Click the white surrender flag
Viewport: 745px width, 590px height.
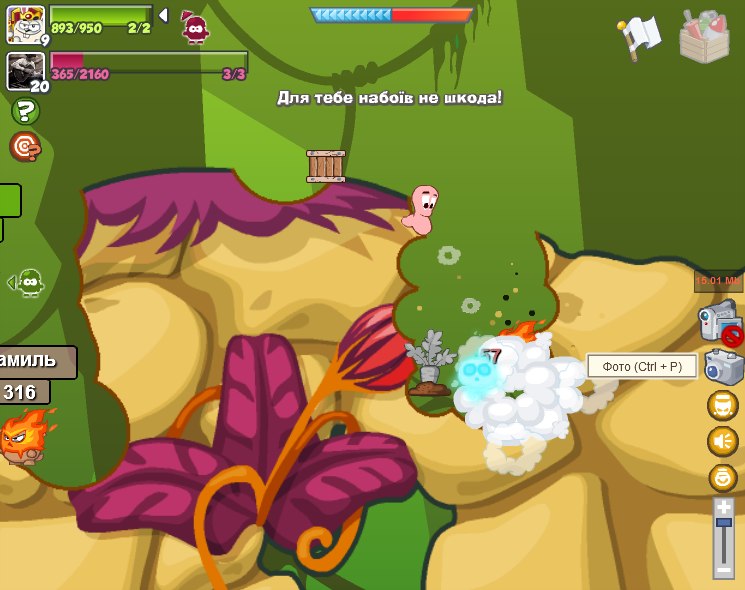coord(640,35)
